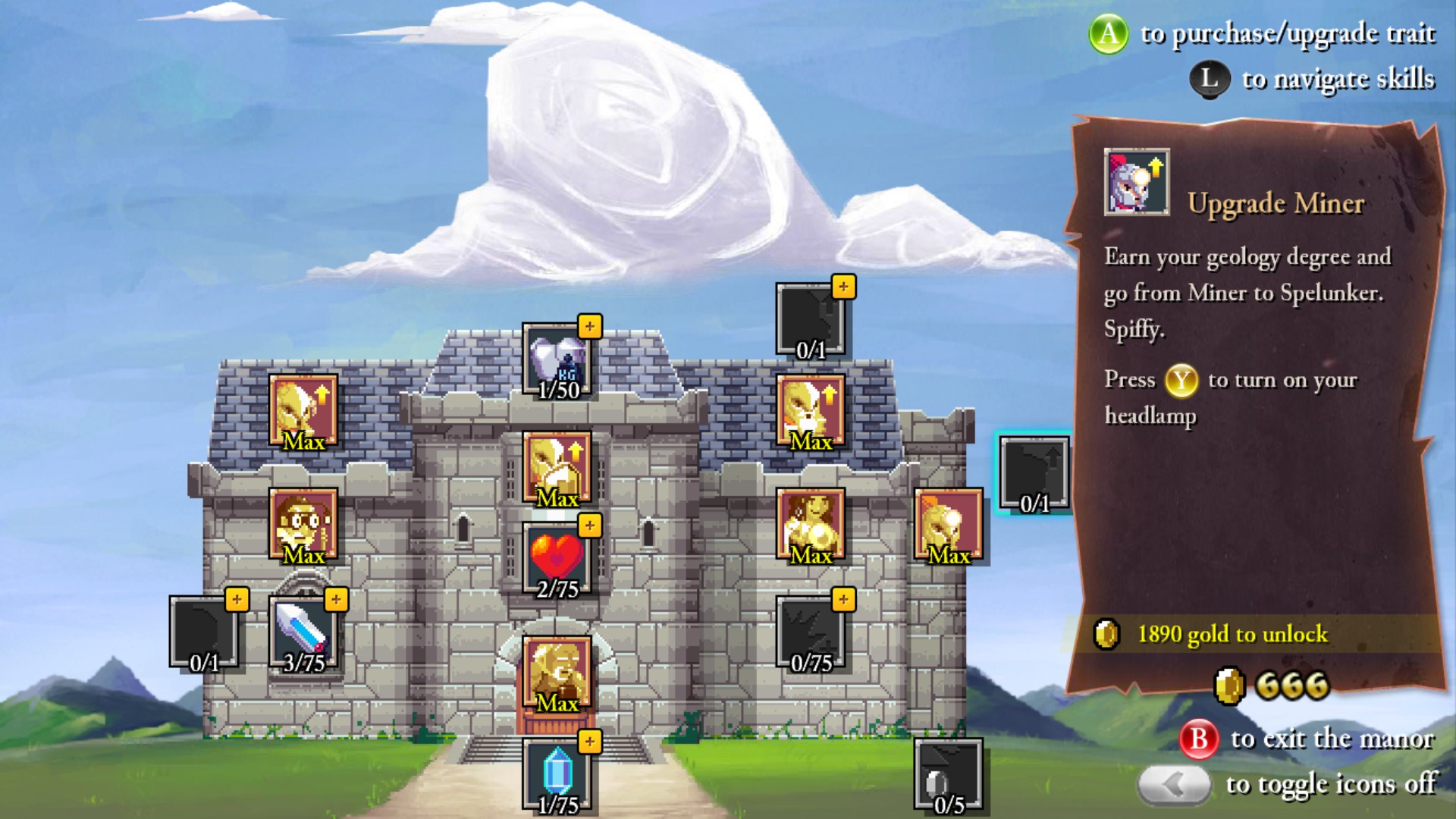Pick the blue crystal mana trait
Image resolution: width=1456 pixels, height=819 pixels.
(557, 775)
